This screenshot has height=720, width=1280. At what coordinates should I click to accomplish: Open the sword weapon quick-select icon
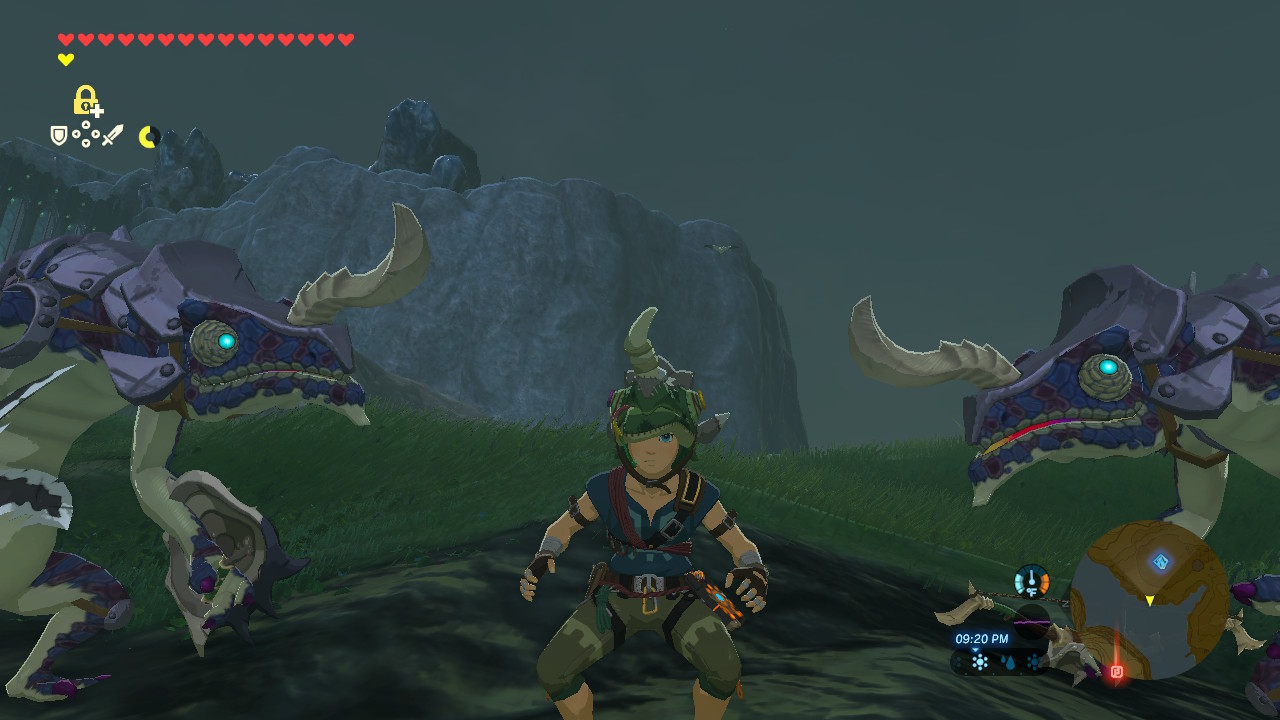(x=112, y=135)
